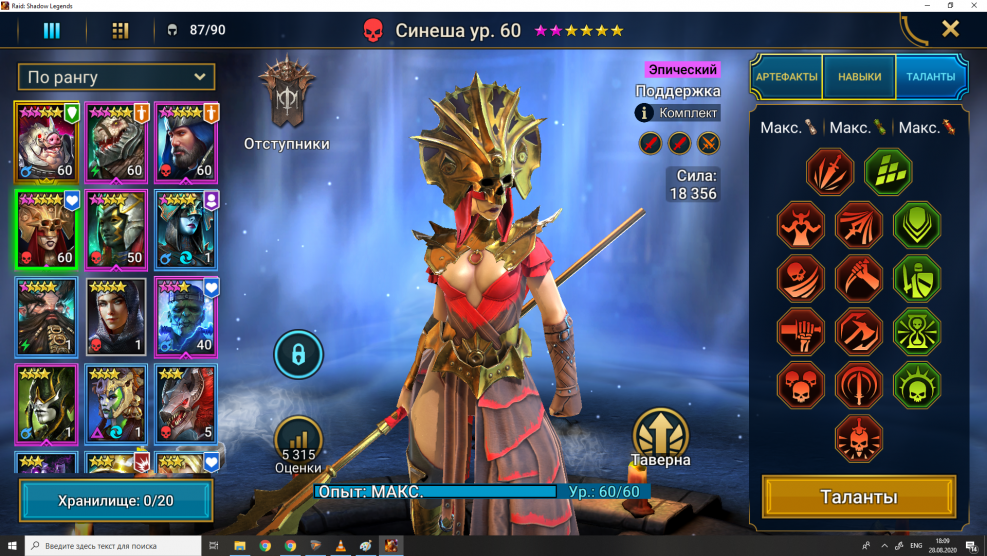The width and height of the screenshot is (987, 556).
Task: Switch to the grid view layout
Action: [x=120, y=30]
